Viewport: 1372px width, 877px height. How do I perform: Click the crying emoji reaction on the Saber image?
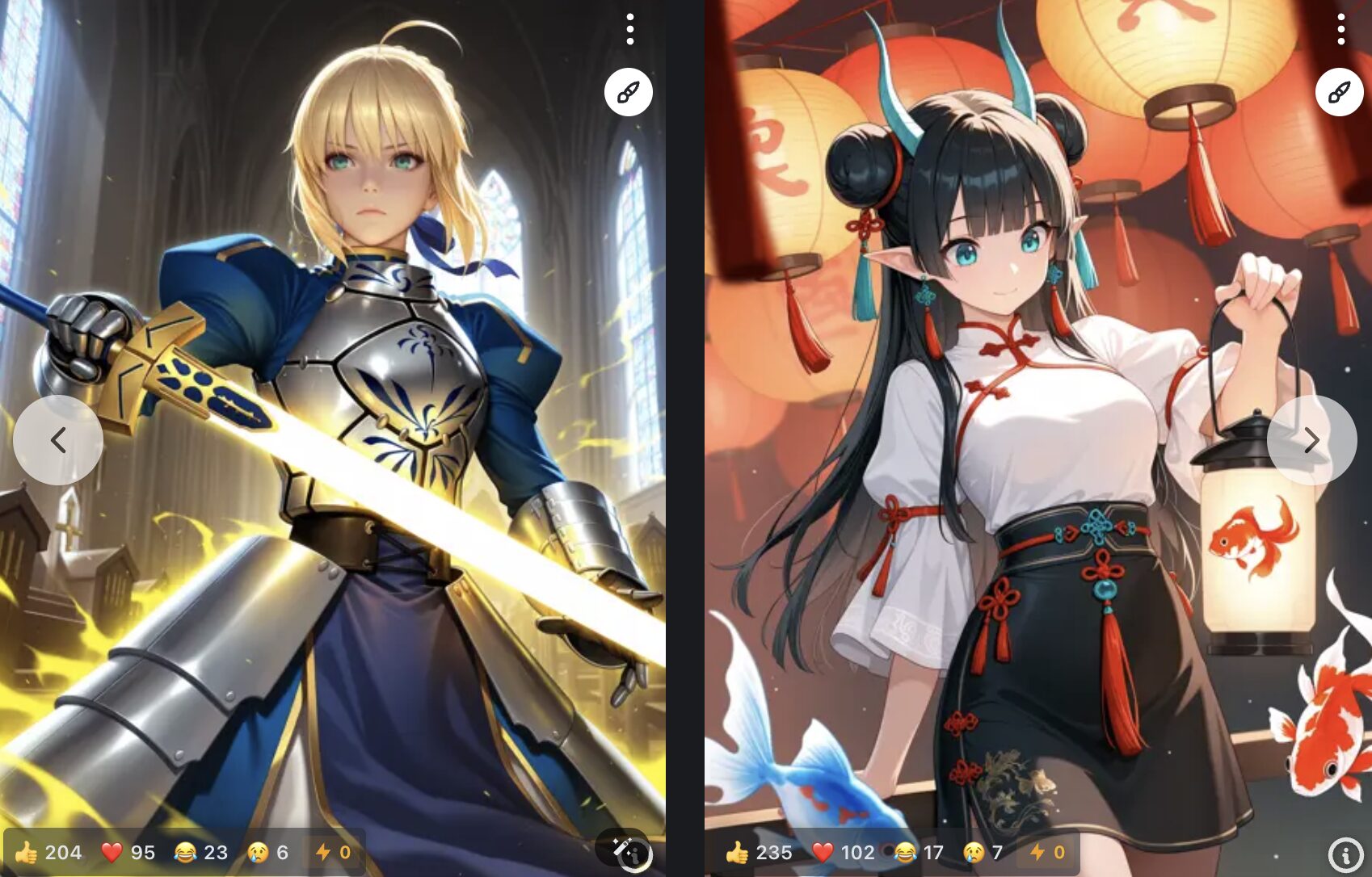(x=258, y=850)
